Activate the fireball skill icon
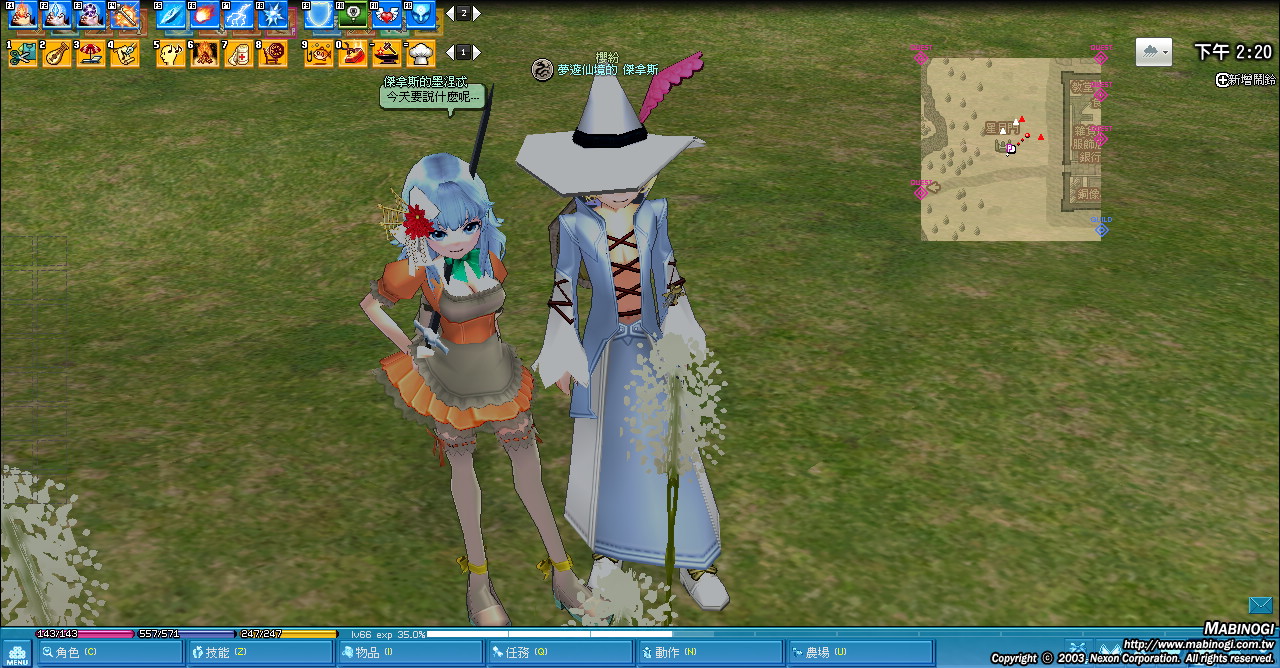 (205, 15)
